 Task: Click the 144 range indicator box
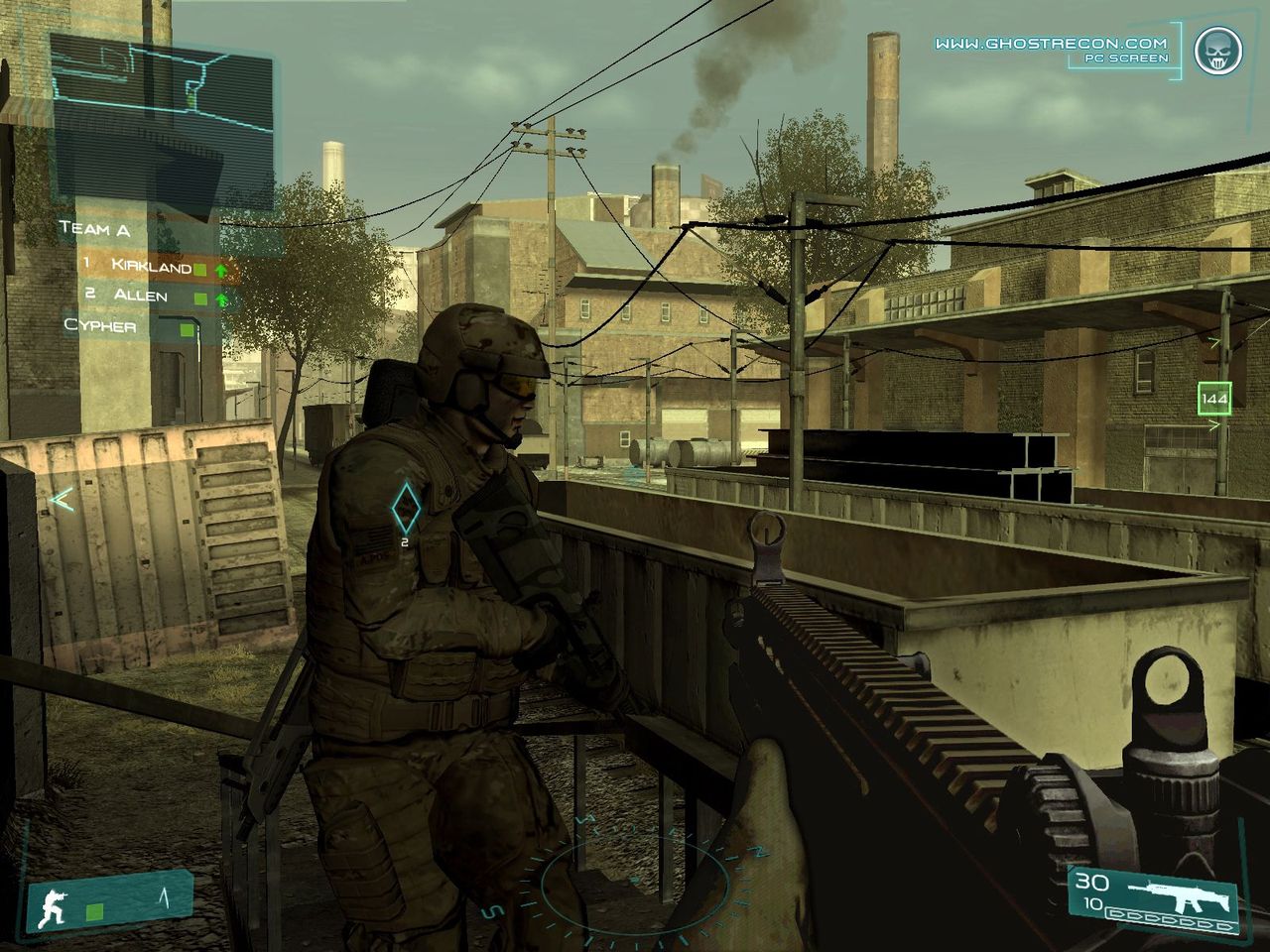(1215, 398)
